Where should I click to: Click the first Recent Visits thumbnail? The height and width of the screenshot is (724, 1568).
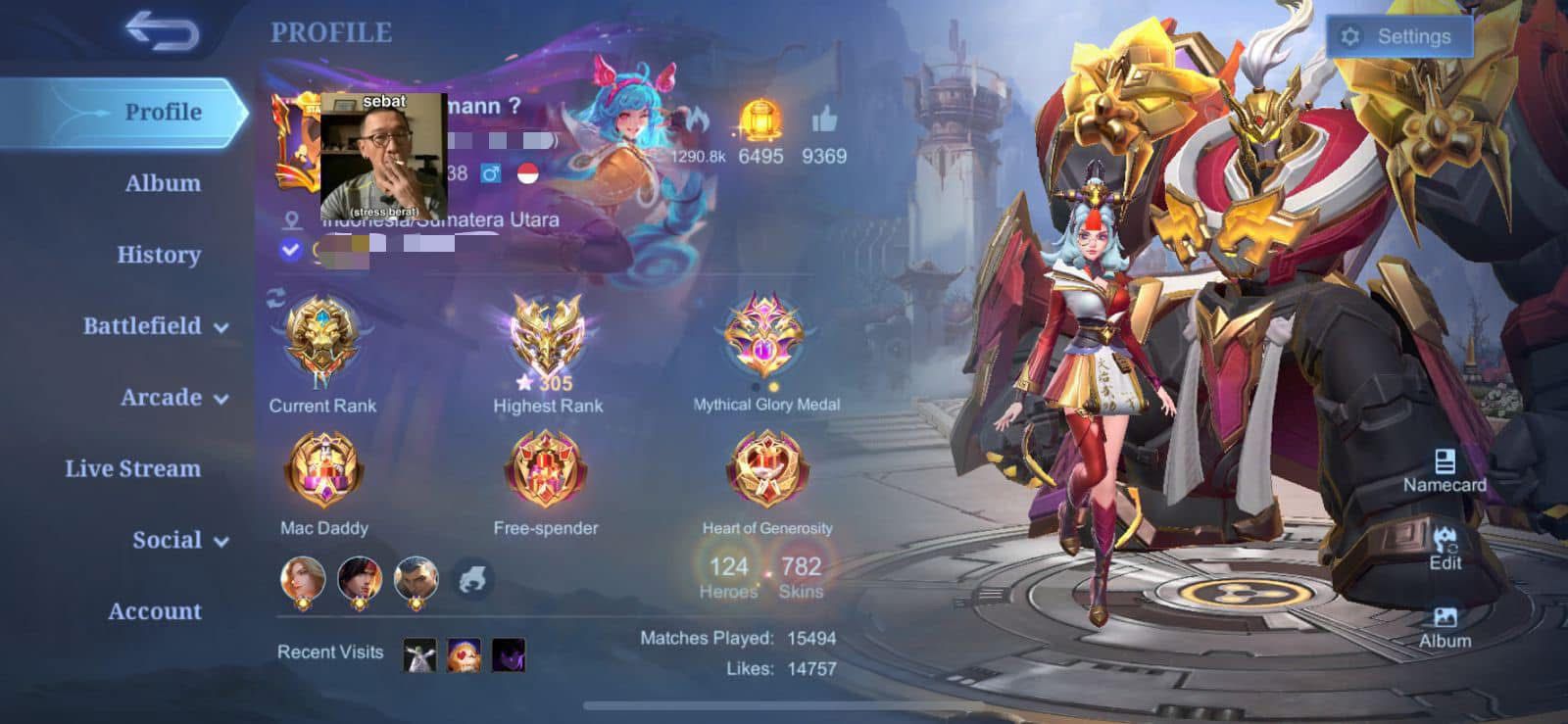(x=418, y=653)
